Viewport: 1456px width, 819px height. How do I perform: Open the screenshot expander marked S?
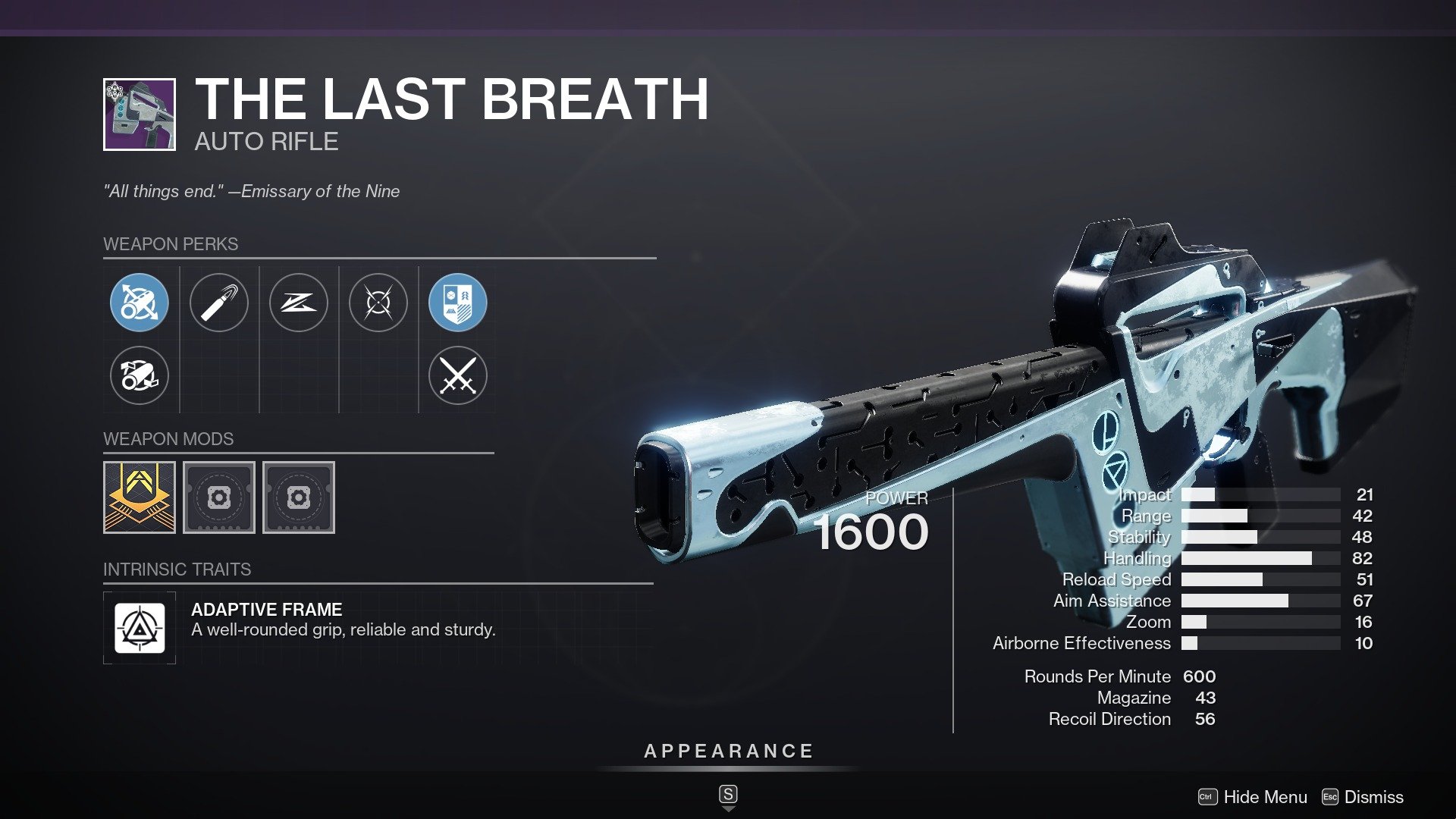pyautogui.click(x=727, y=795)
